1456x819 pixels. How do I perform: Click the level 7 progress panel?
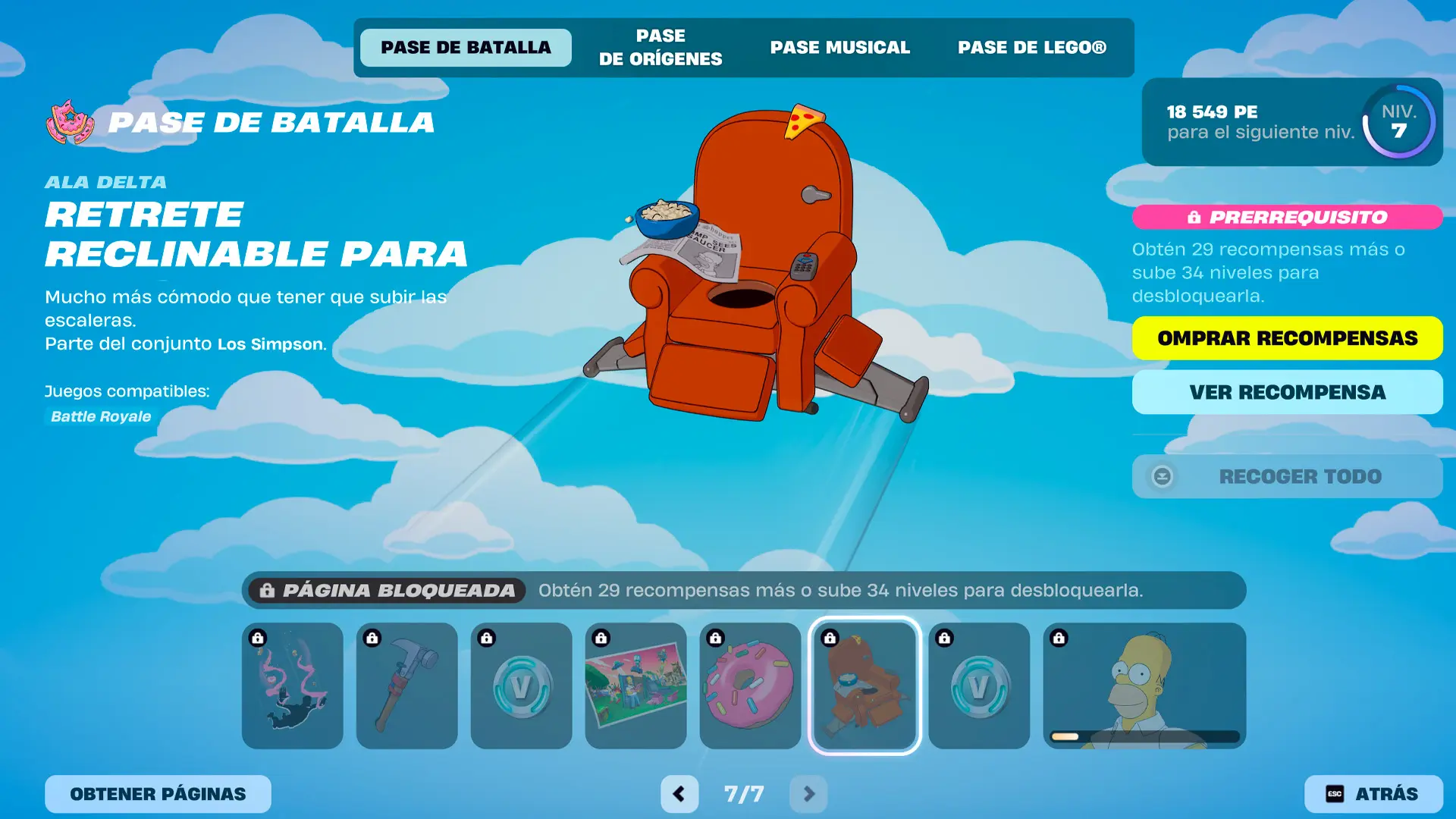[1291, 122]
